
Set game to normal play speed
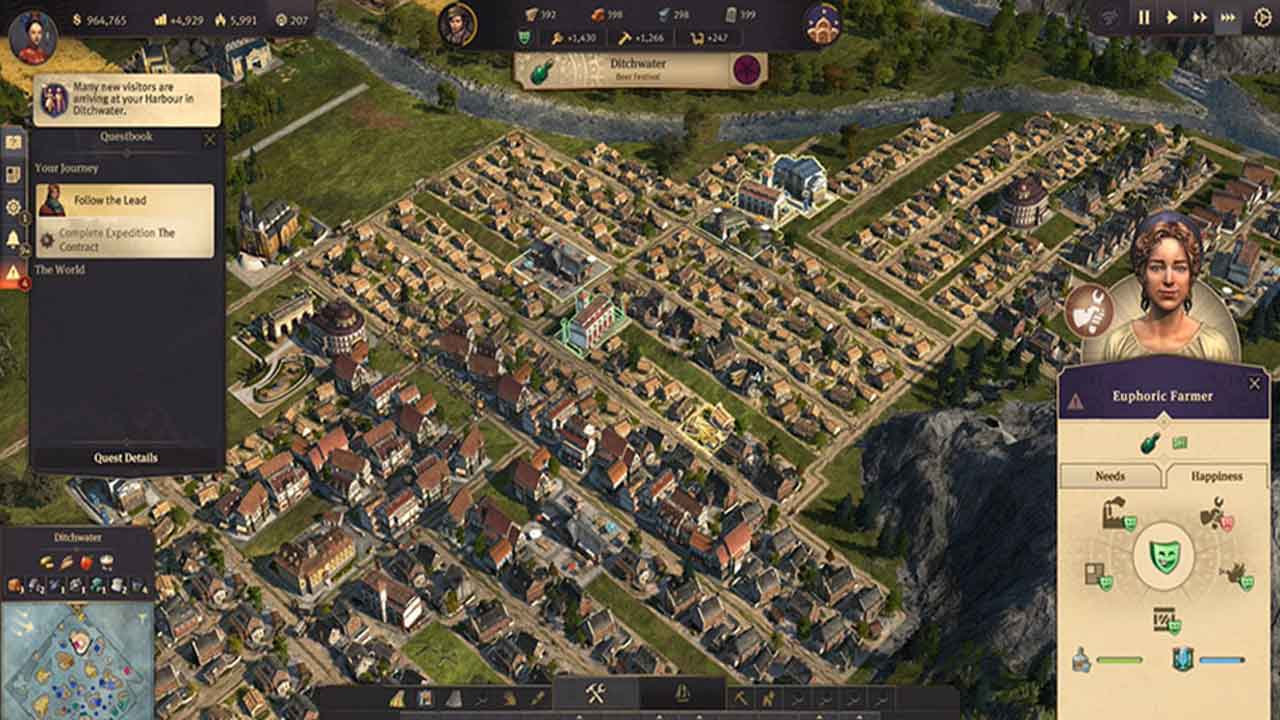coord(1172,17)
